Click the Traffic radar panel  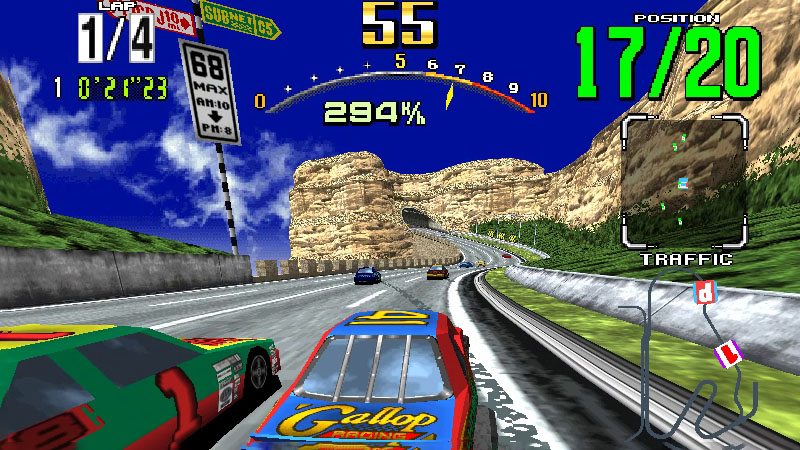[684, 181]
